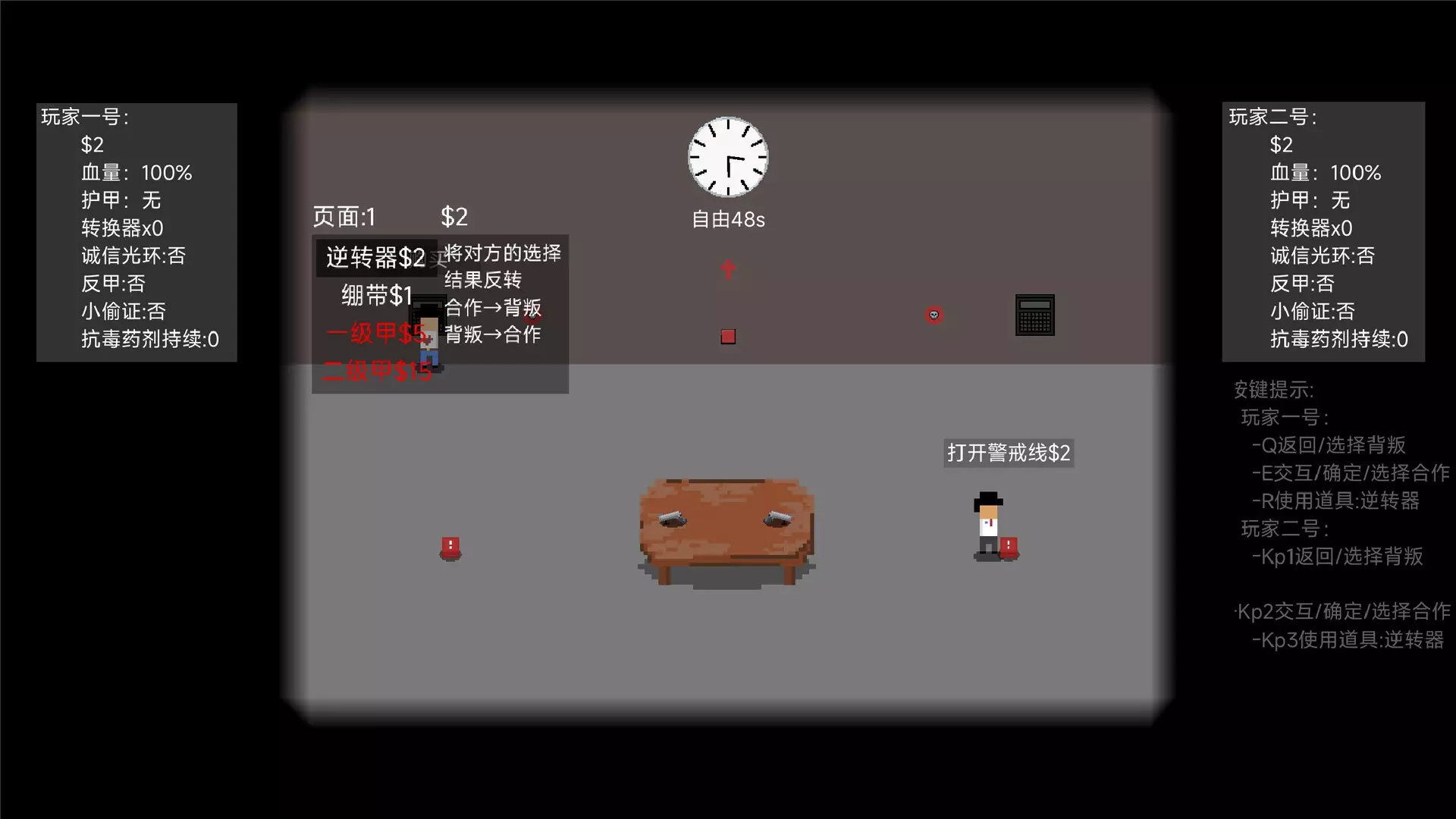The height and width of the screenshot is (819, 1456).
Task: Expand the shop to the next 页面
Action: coord(344,218)
